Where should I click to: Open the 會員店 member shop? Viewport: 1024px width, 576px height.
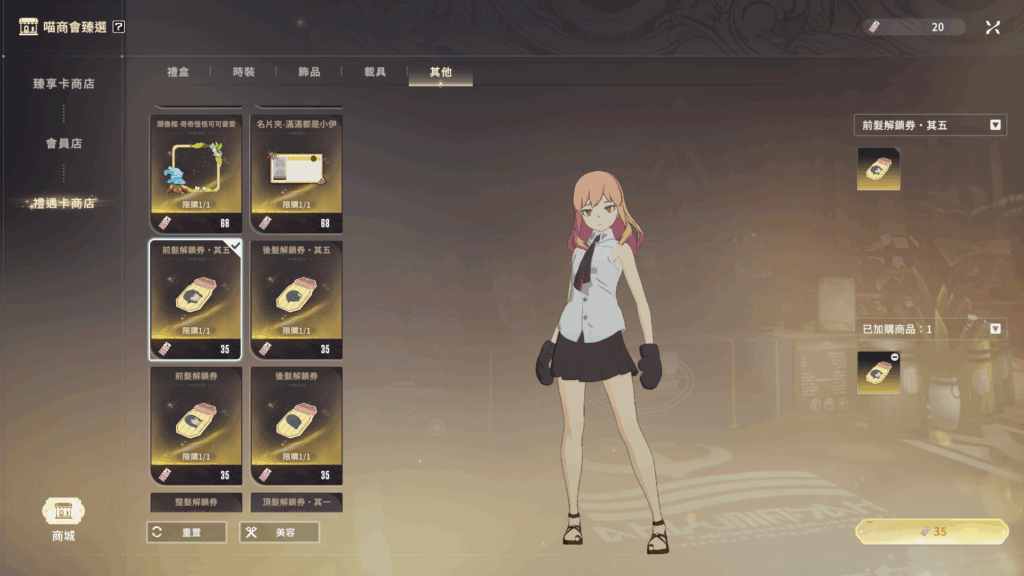(63, 143)
